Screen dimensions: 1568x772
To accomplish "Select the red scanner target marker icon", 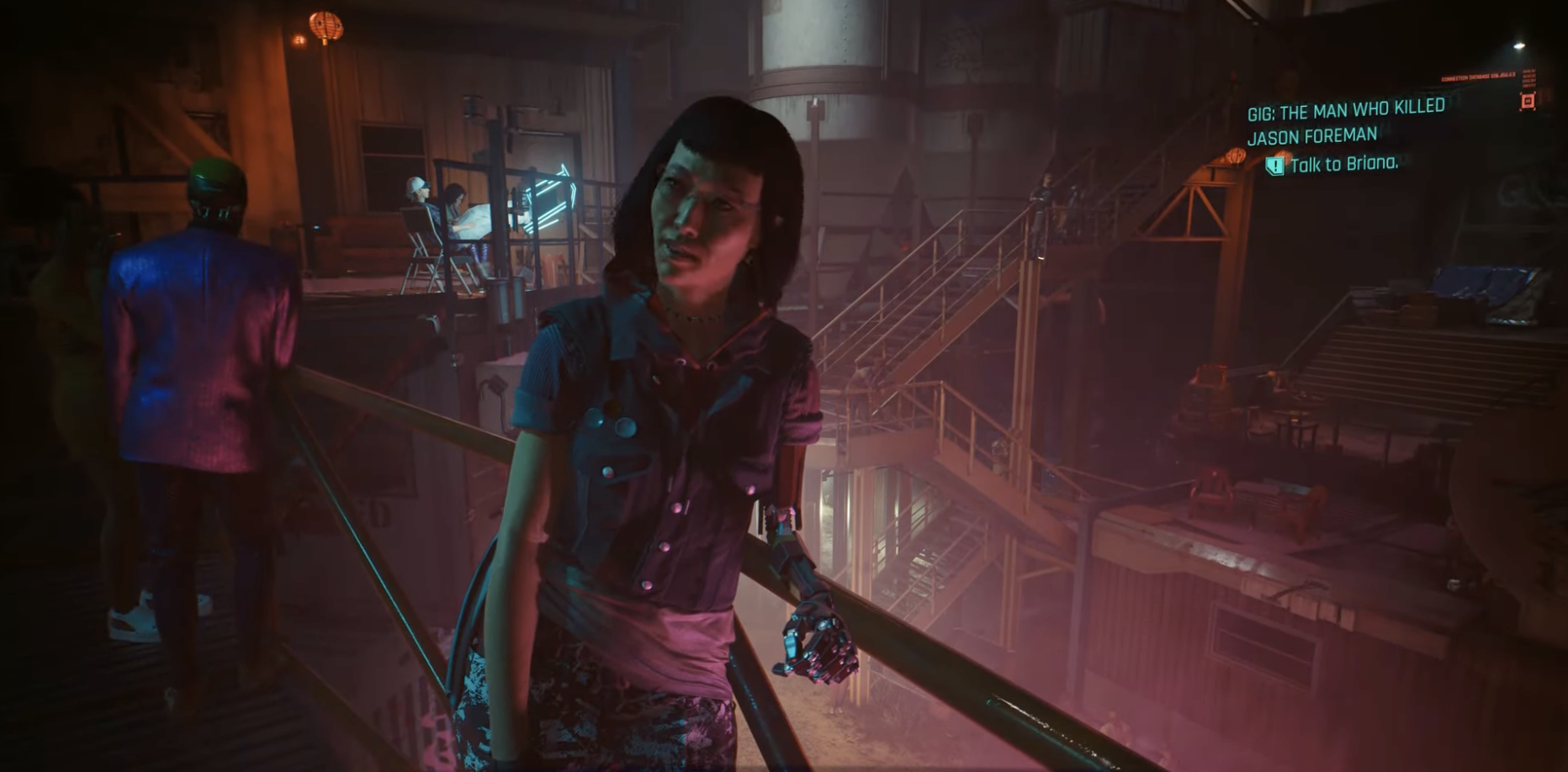I will [x=1528, y=103].
